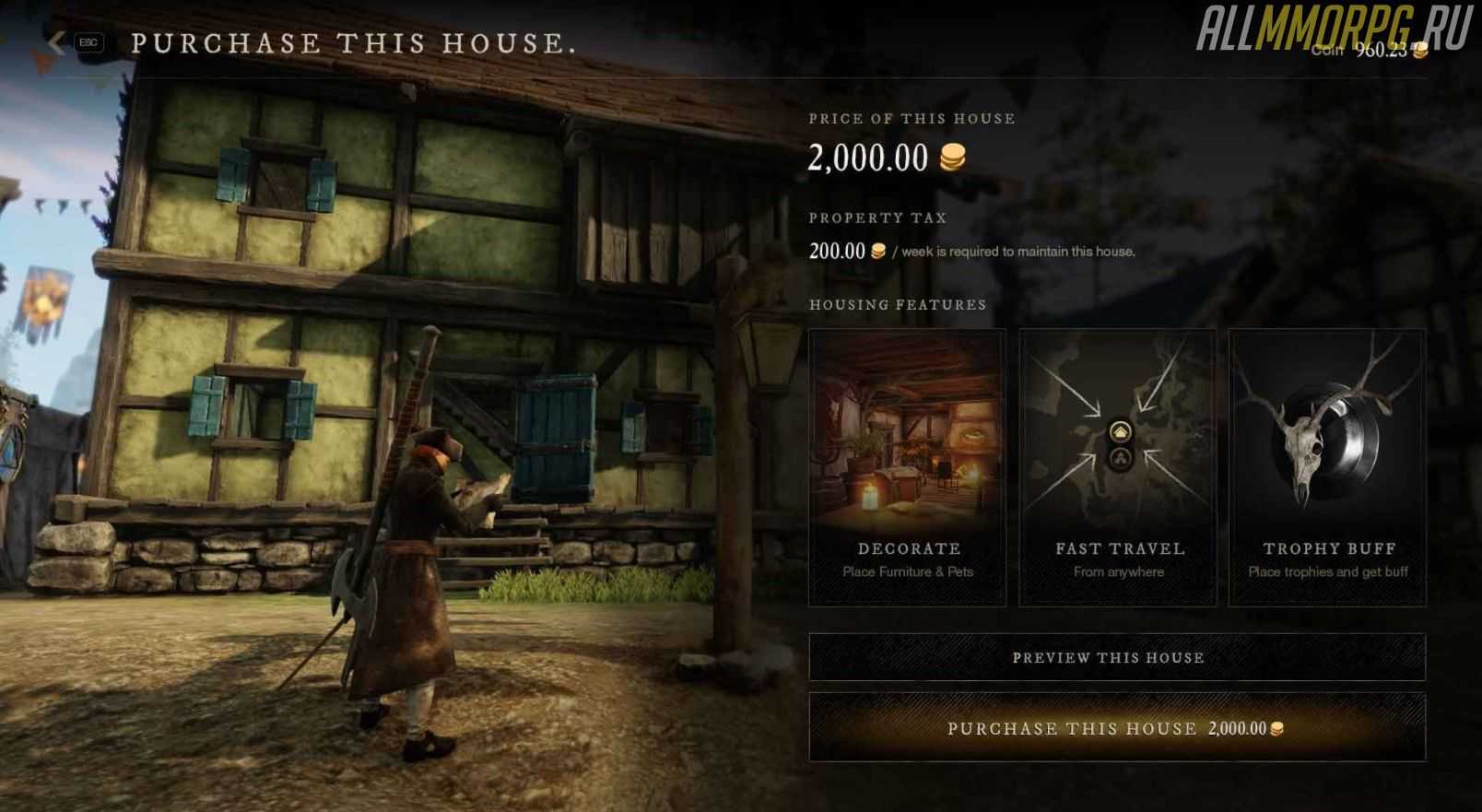Screen dimensions: 1482x812
Task: Preview this house
Action: point(1116,657)
